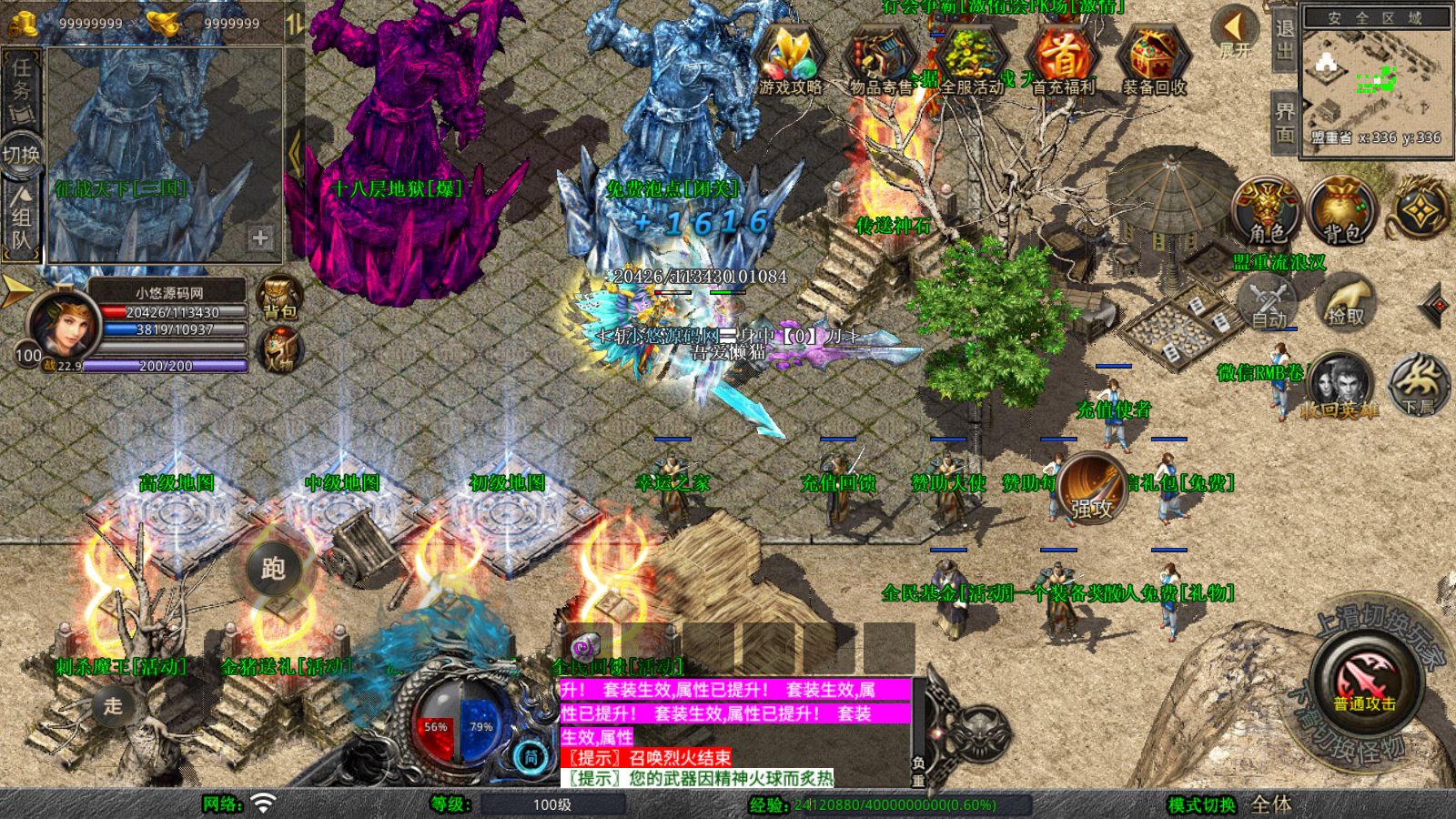Image resolution: width=1456 pixels, height=819 pixels.
Task: Click the 切换 switch button
Action: click(22, 154)
